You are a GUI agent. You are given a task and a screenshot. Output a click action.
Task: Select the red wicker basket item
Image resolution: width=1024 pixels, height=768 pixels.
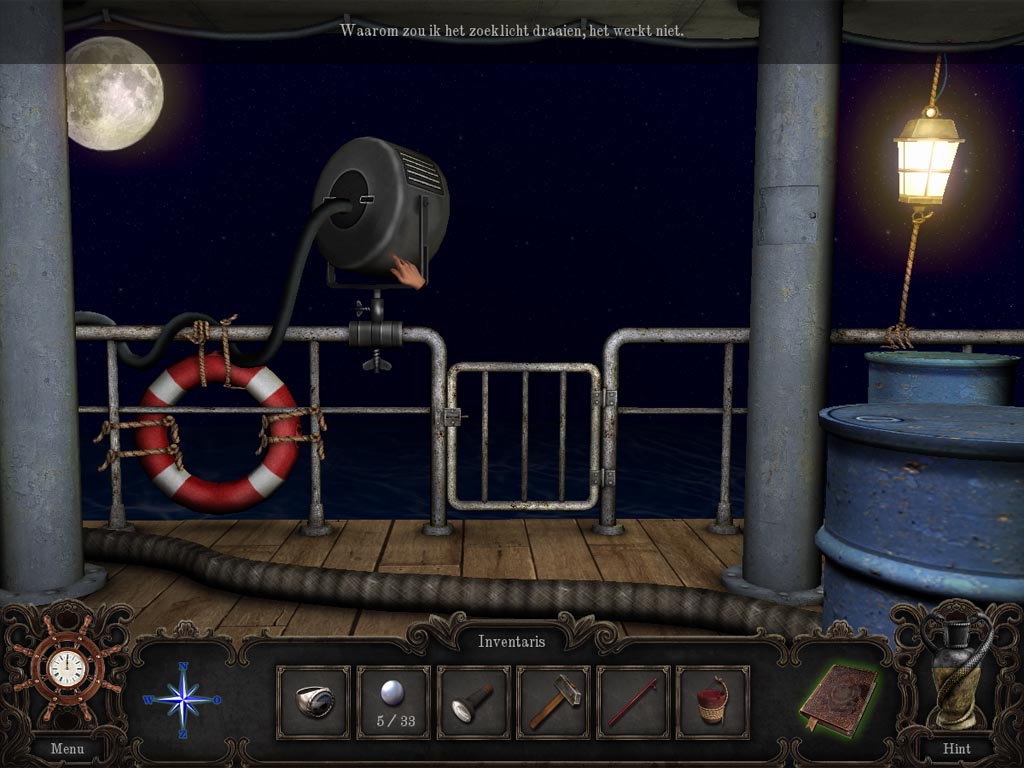click(x=713, y=702)
